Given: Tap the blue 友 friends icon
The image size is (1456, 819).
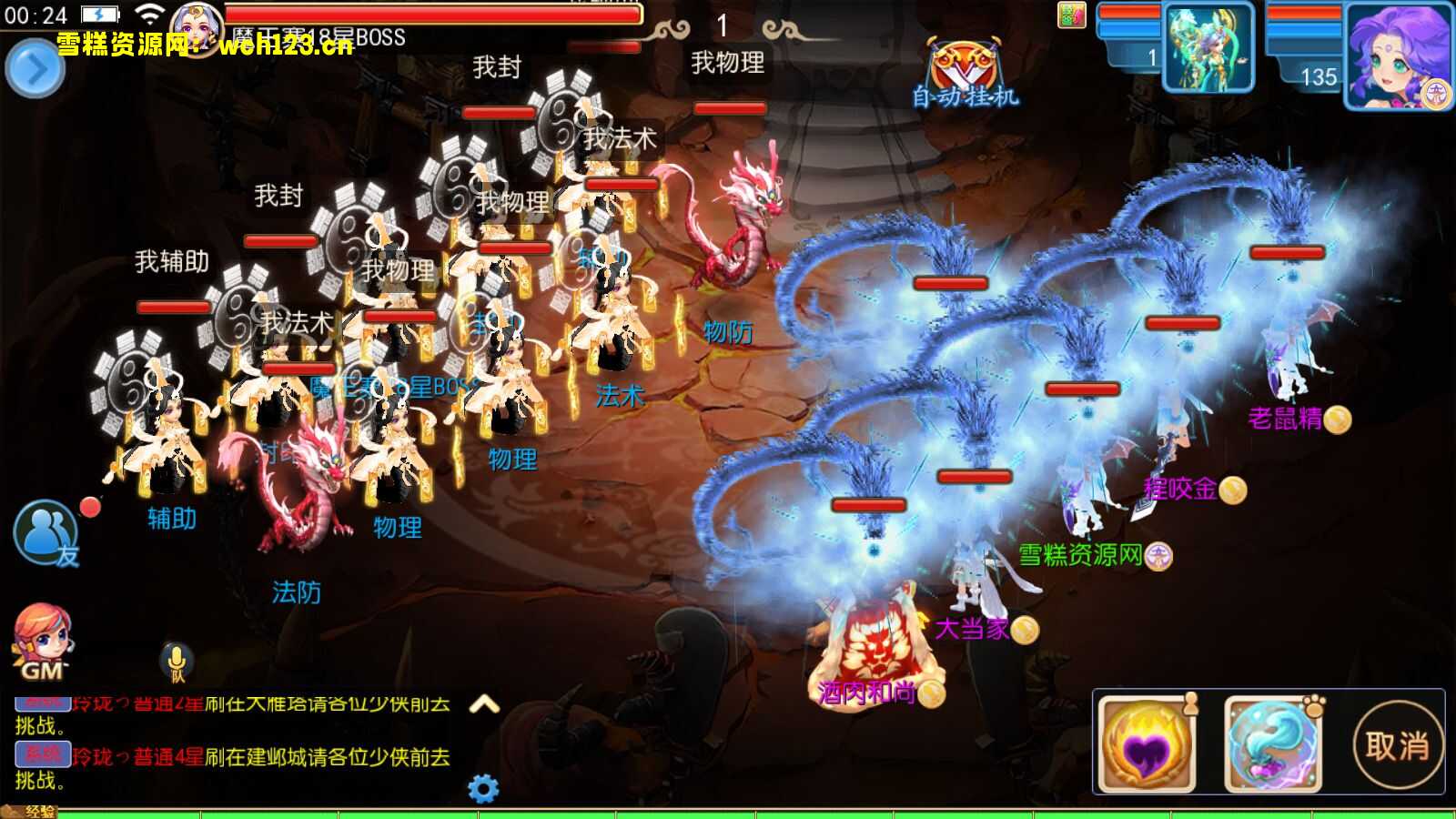Looking at the screenshot, I should 45,530.
